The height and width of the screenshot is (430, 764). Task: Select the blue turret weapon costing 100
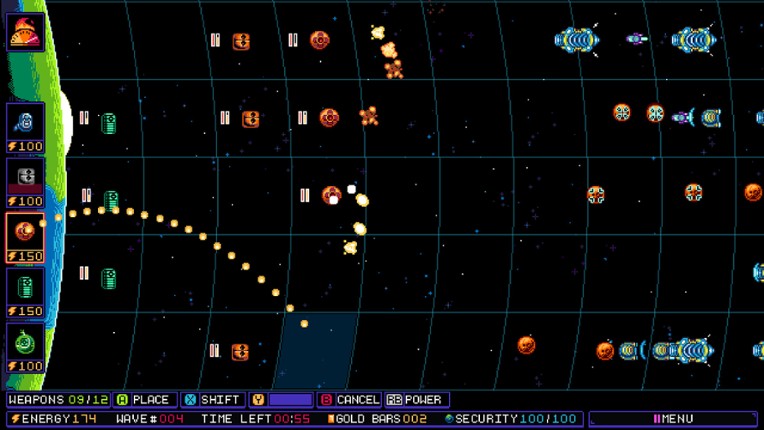coord(25,127)
